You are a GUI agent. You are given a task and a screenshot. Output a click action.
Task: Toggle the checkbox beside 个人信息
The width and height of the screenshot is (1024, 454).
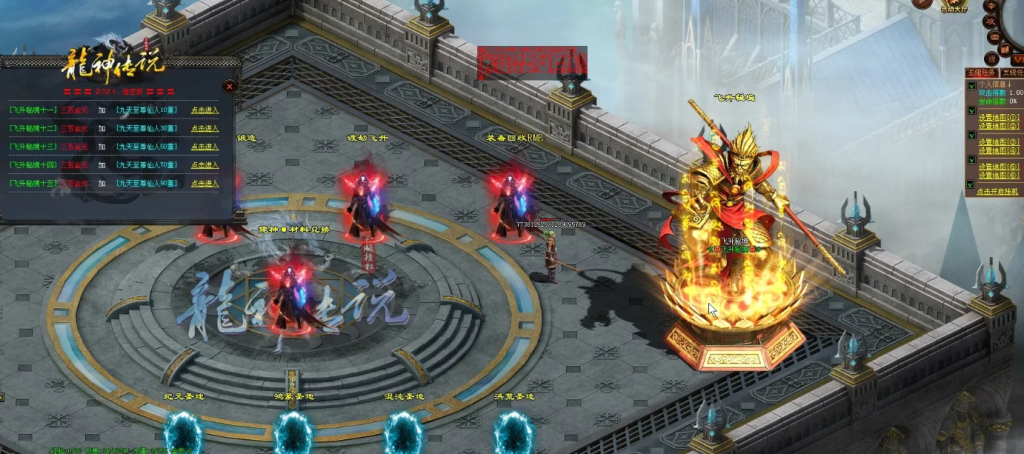970,83
